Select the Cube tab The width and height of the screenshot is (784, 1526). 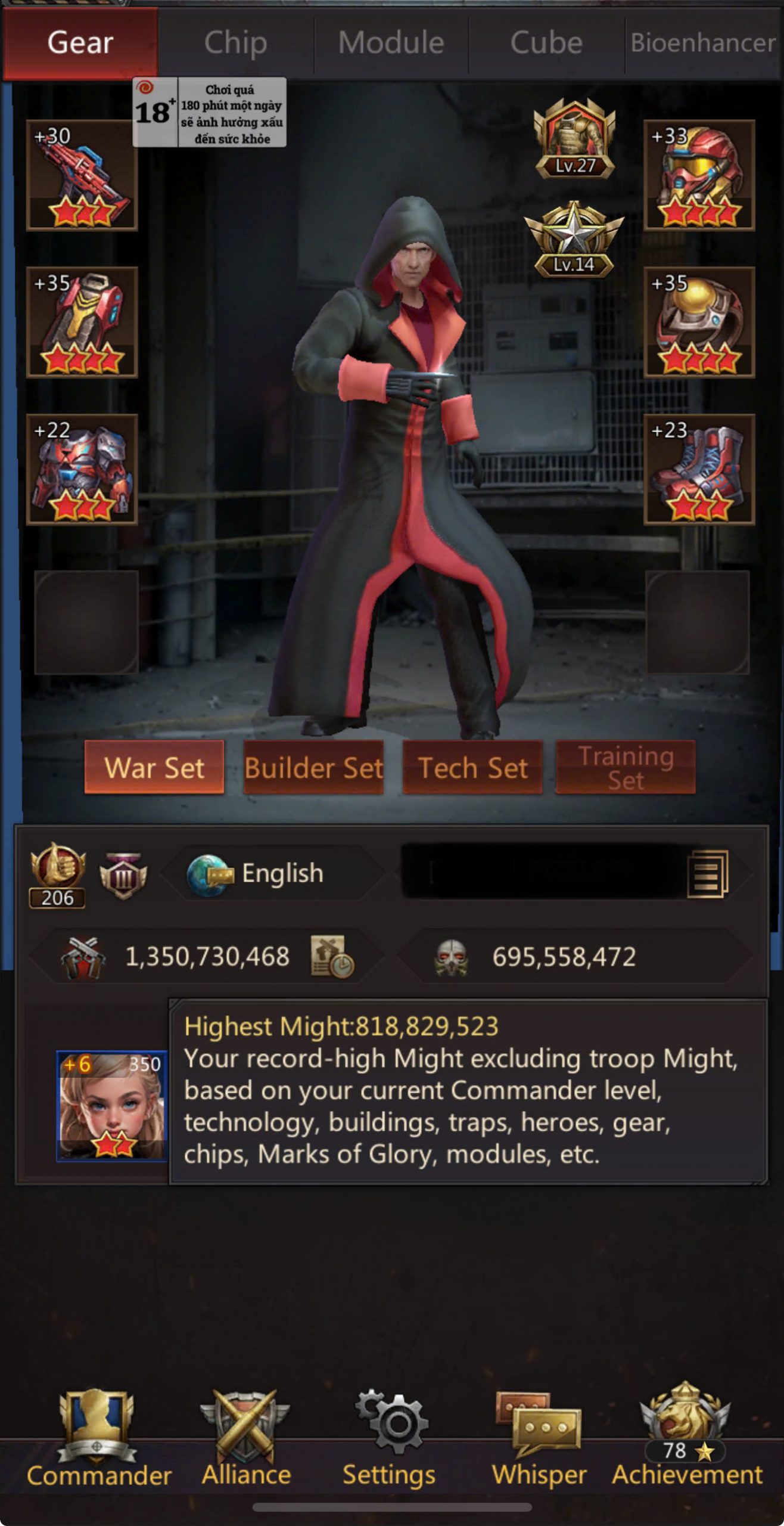pyautogui.click(x=546, y=43)
